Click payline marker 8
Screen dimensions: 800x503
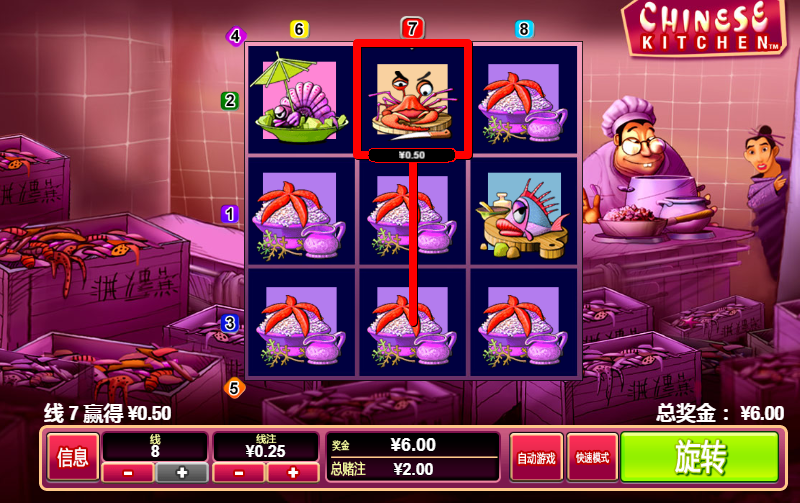(525, 29)
